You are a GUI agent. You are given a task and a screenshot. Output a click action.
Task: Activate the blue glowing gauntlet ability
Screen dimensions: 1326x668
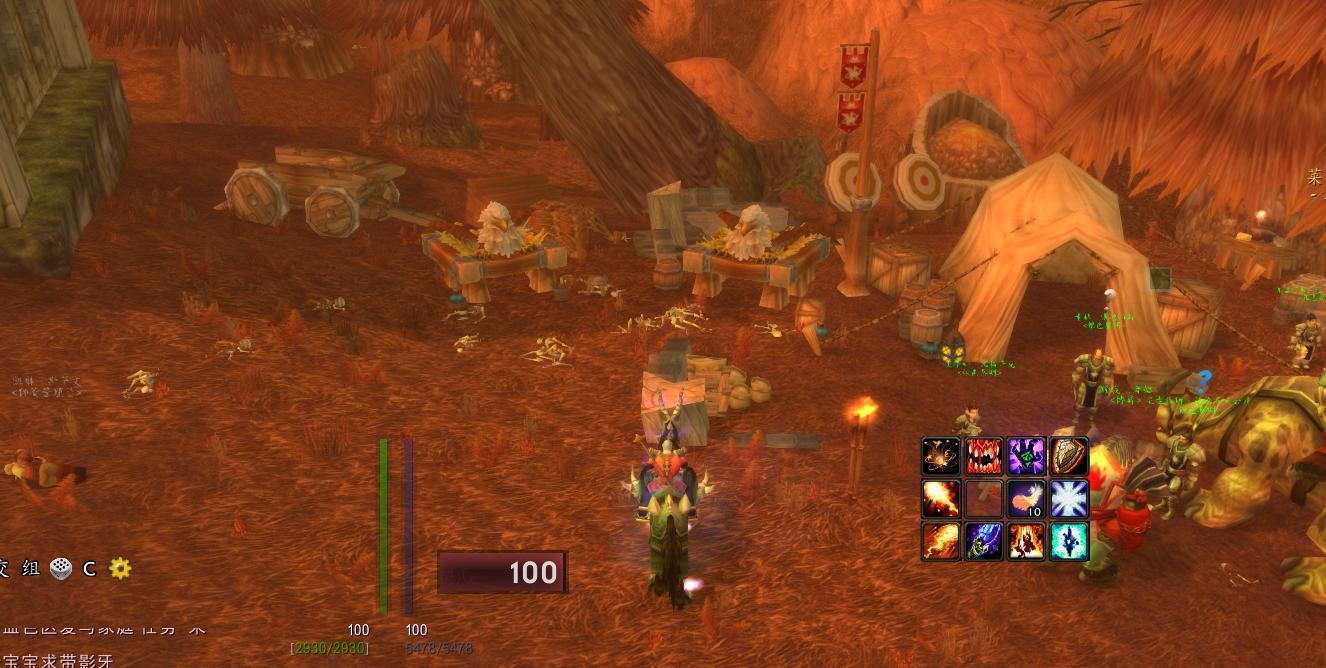(984, 541)
